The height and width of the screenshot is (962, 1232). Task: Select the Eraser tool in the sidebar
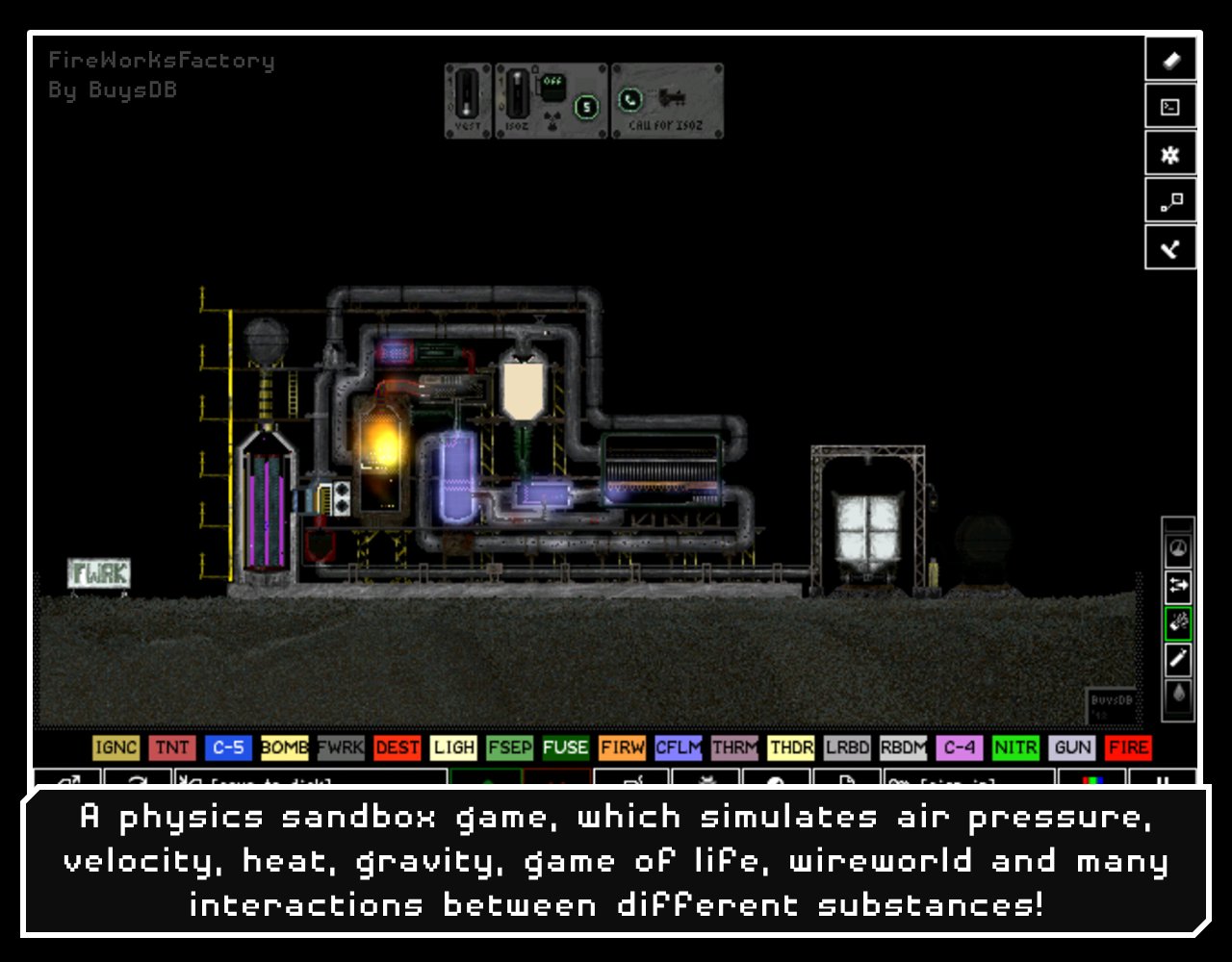pos(1169,59)
